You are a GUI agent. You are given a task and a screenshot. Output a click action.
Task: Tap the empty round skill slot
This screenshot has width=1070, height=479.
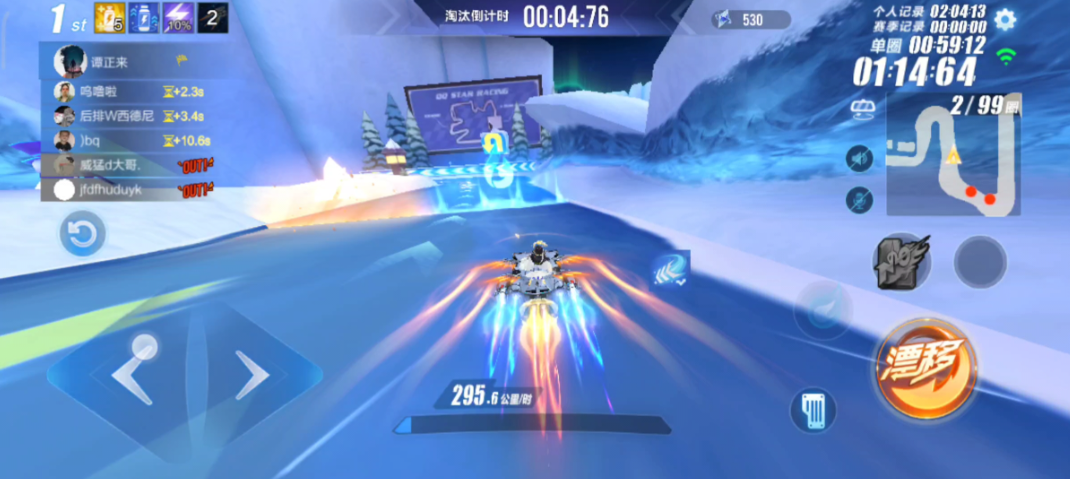[980, 262]
